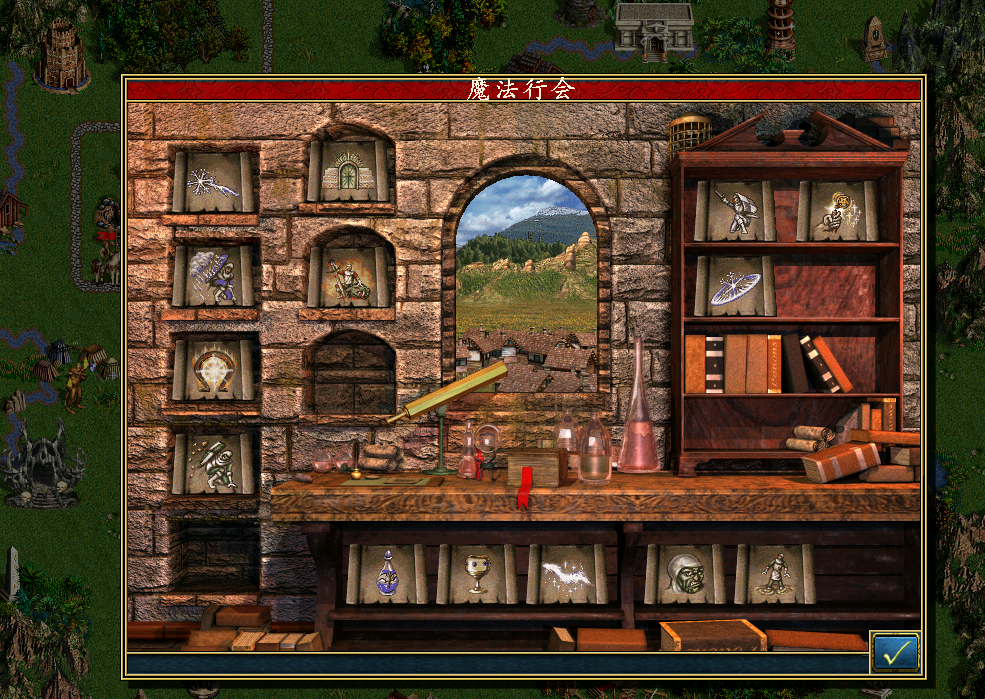
Task: Pick the hand holding golden torch scroll
Action: coord(837,211)
